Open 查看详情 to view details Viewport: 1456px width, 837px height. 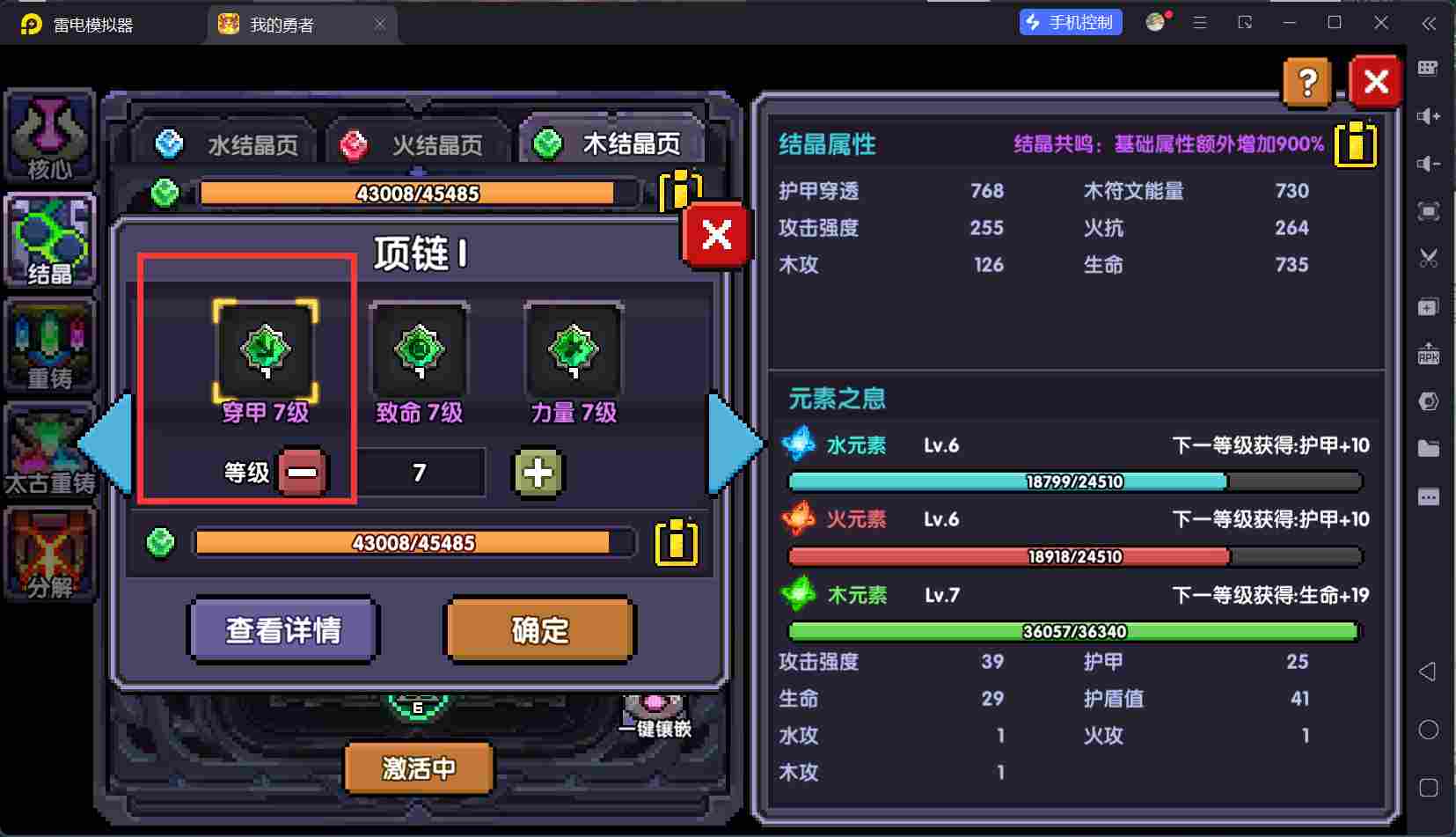[x=283, y=629]
